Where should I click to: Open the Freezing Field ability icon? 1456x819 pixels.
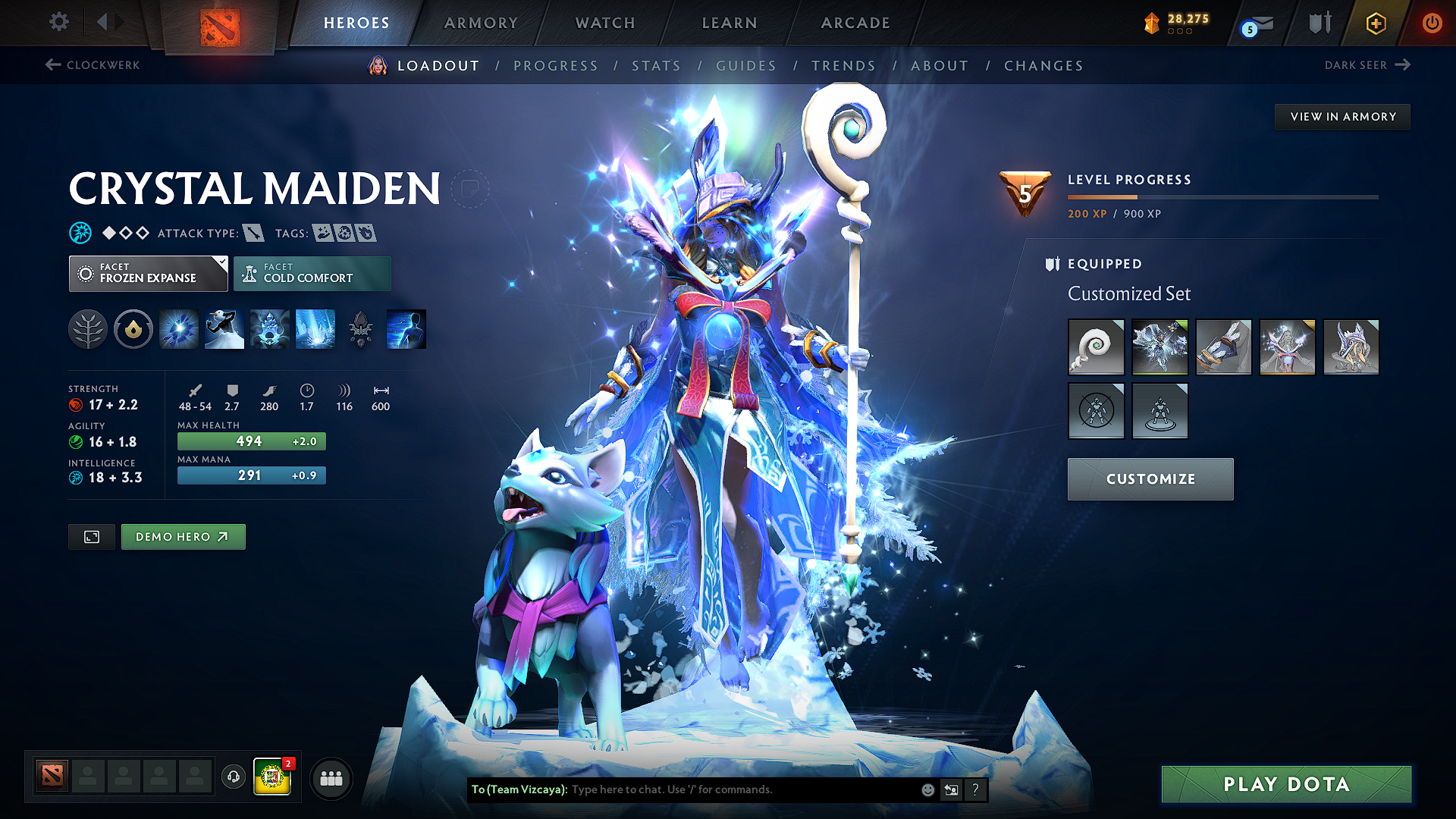[x=315, y=329]
